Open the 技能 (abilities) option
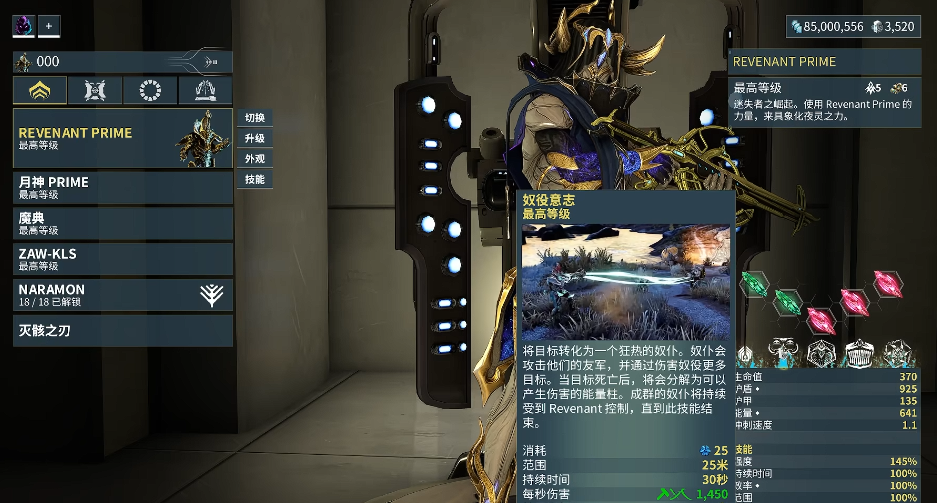The image size is (937, 503). click(255, 180)
